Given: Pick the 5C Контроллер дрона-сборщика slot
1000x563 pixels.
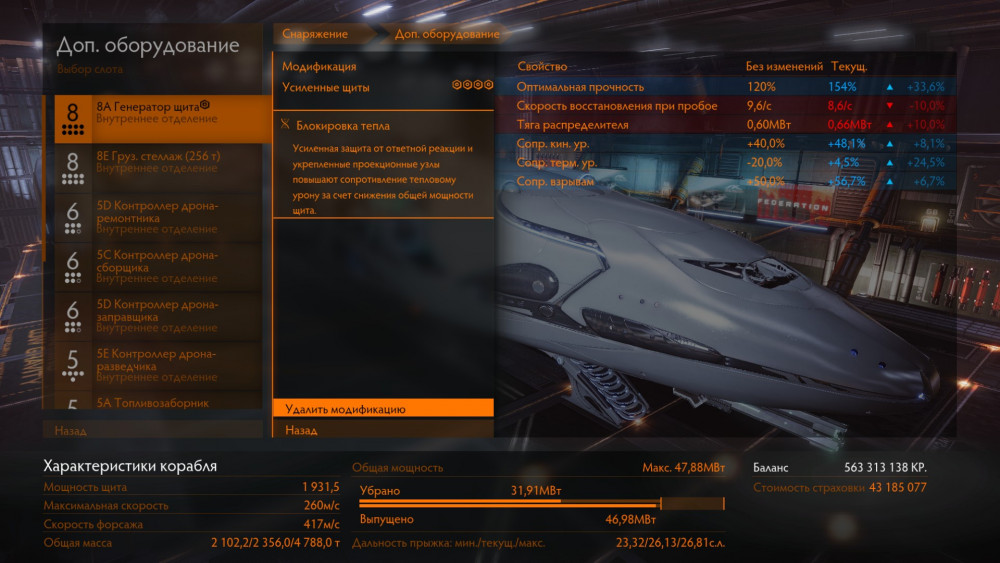Looking at the screenshot, I should tap(160, 266).
